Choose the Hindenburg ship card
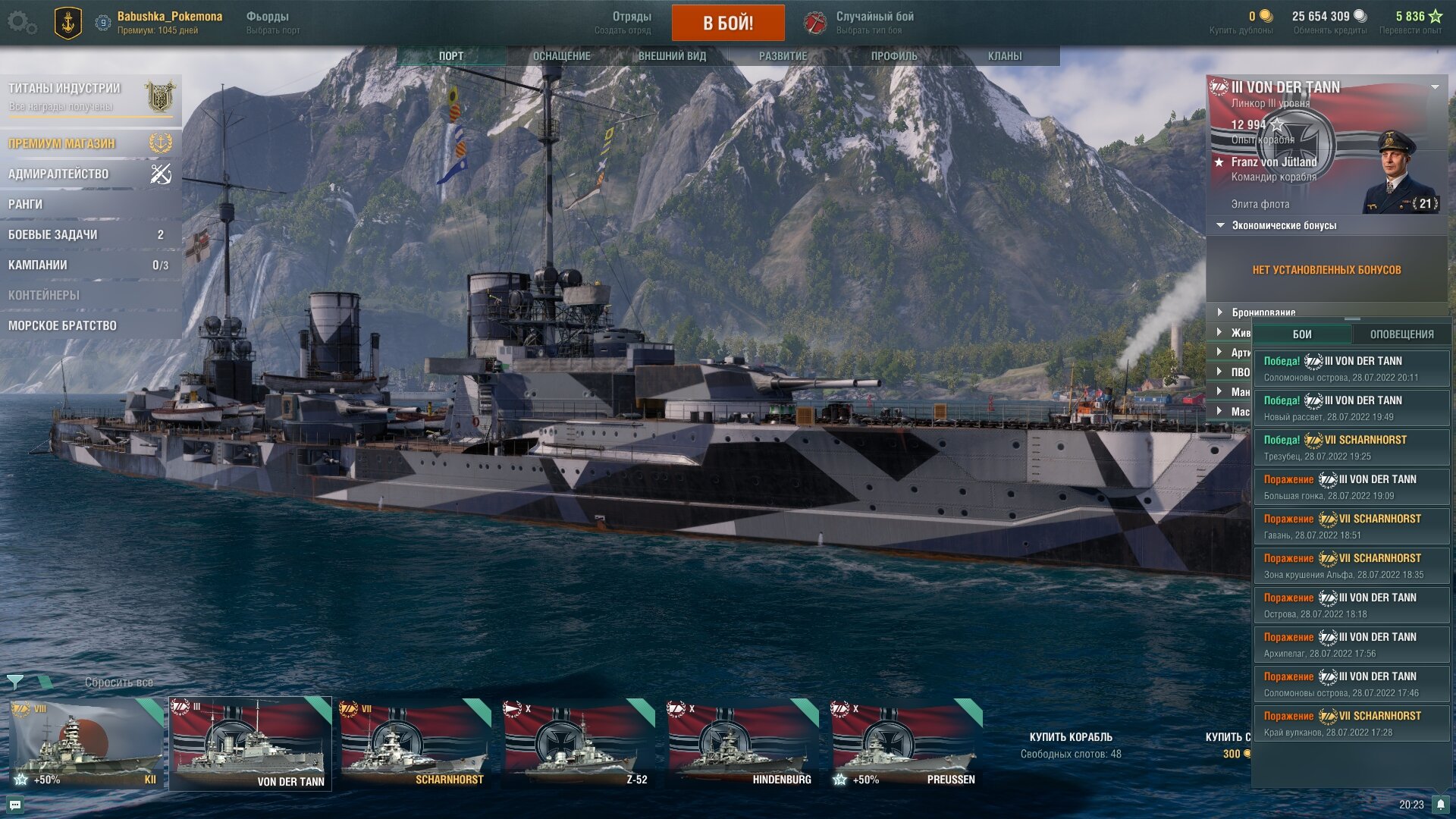This screenshot has height=819, width=1456. [x=742, y=743]
